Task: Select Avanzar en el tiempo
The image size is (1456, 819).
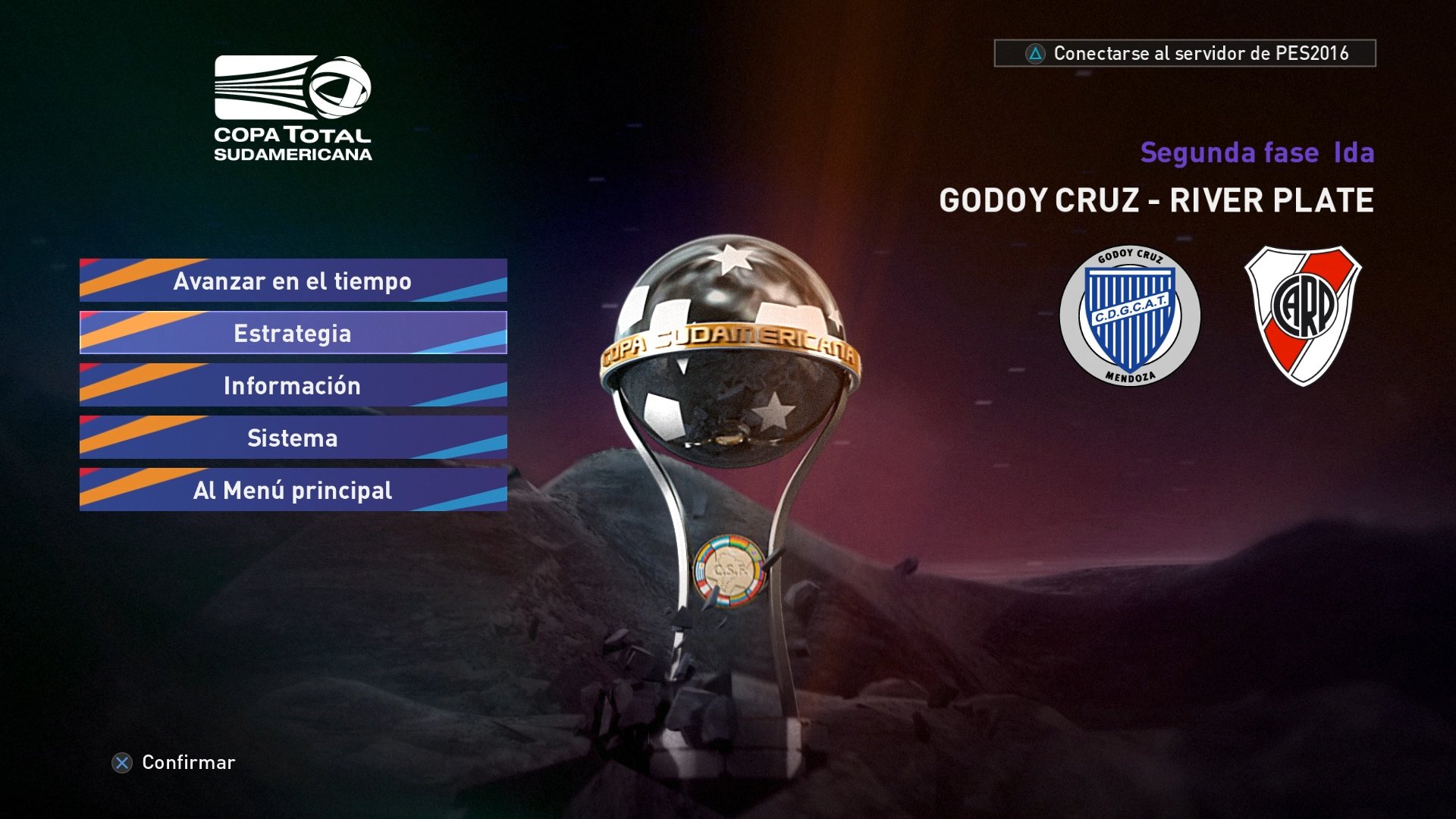Action: [293, 281]
